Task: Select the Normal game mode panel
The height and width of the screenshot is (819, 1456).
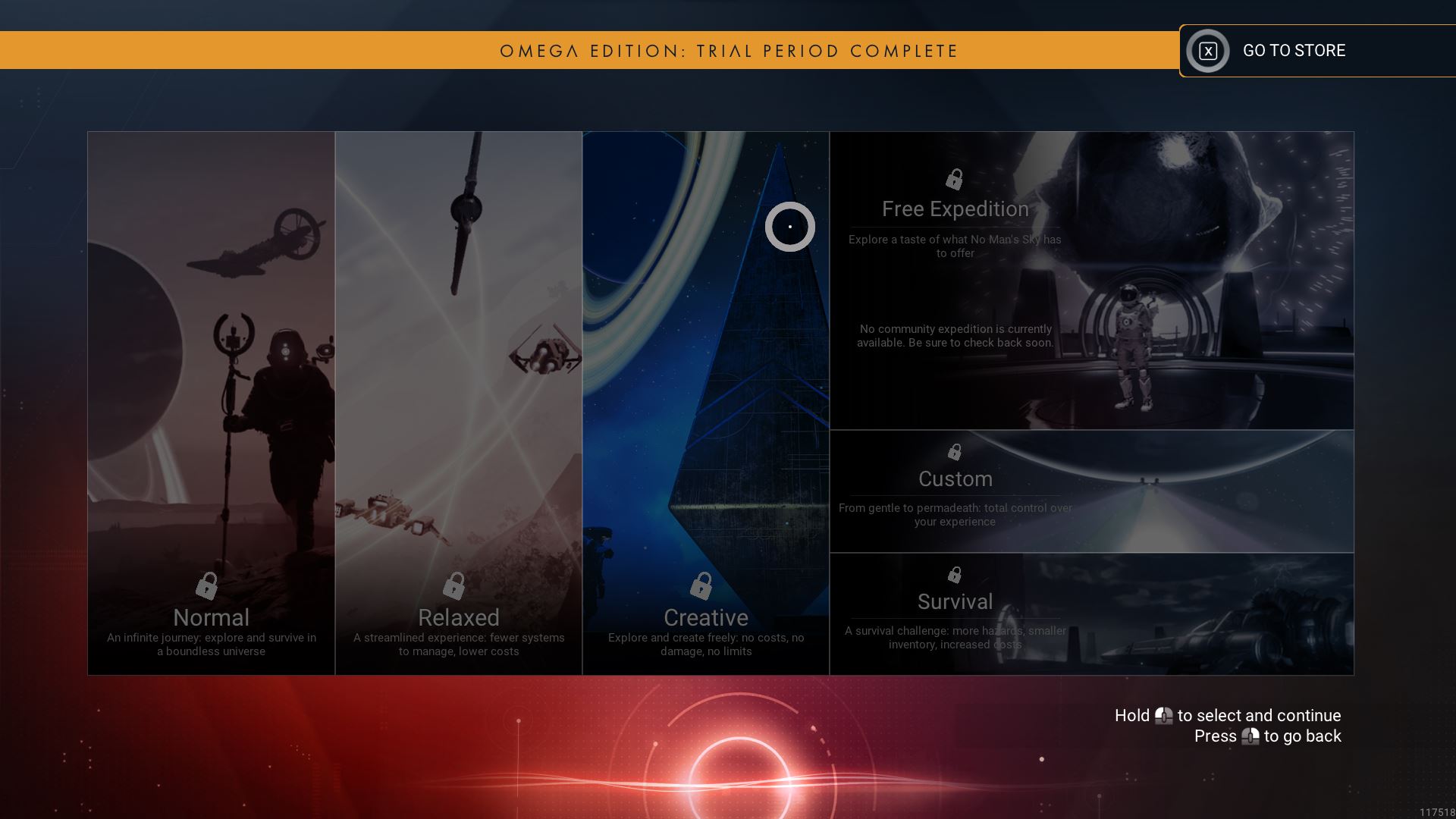Action: pos(211,403)
